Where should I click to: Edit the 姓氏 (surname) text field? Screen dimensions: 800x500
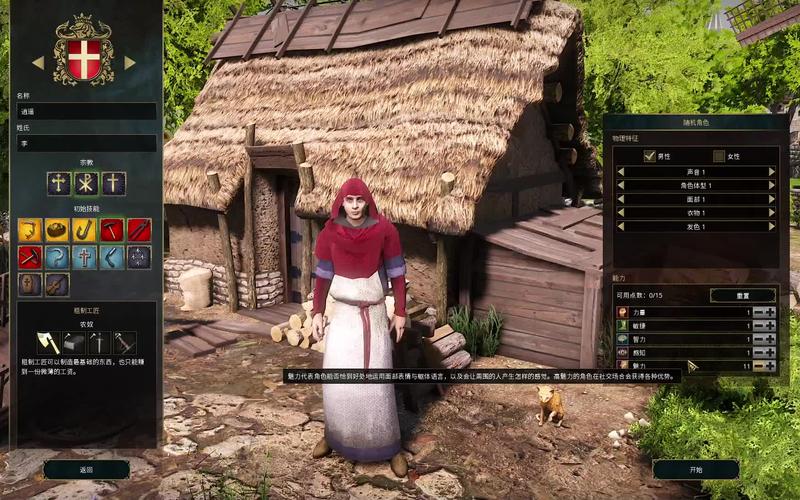(x=86, y=144)
